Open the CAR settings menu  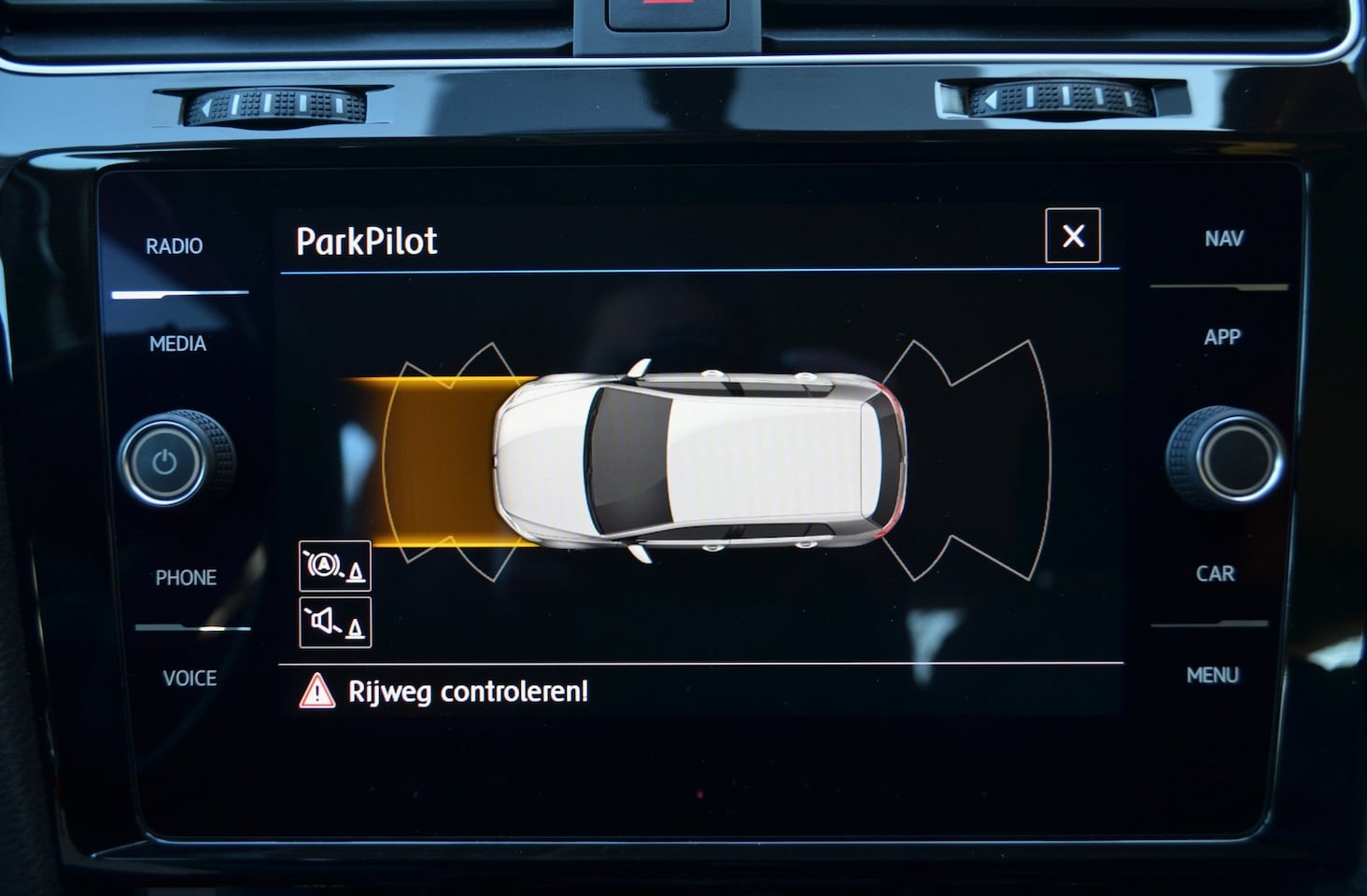click(x=1215, y=574)
